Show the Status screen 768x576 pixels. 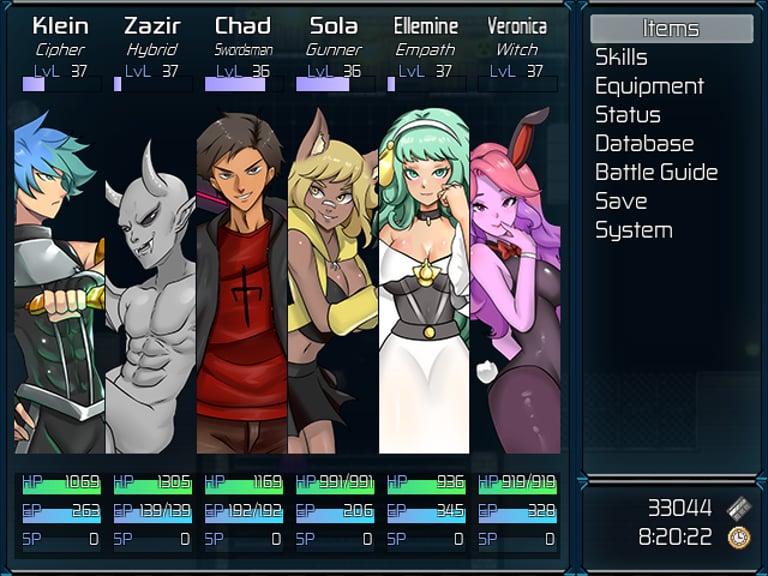tap(627, 115)
